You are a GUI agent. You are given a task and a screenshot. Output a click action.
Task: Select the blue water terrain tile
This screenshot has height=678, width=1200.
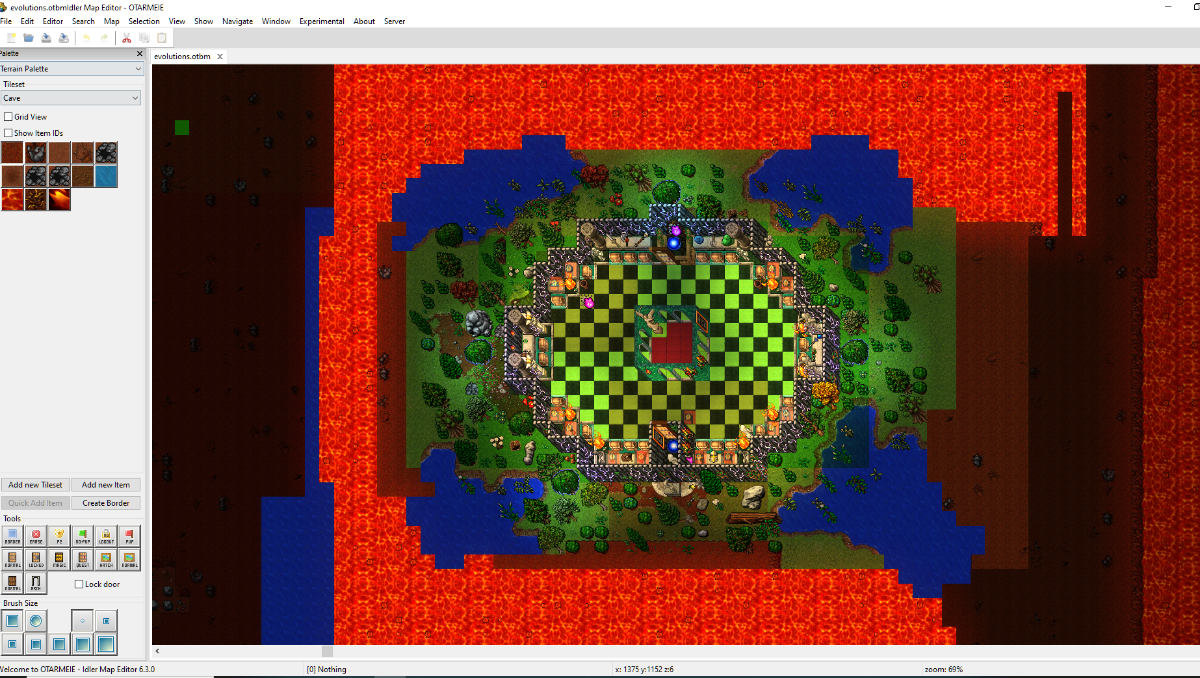coord(105,176)
